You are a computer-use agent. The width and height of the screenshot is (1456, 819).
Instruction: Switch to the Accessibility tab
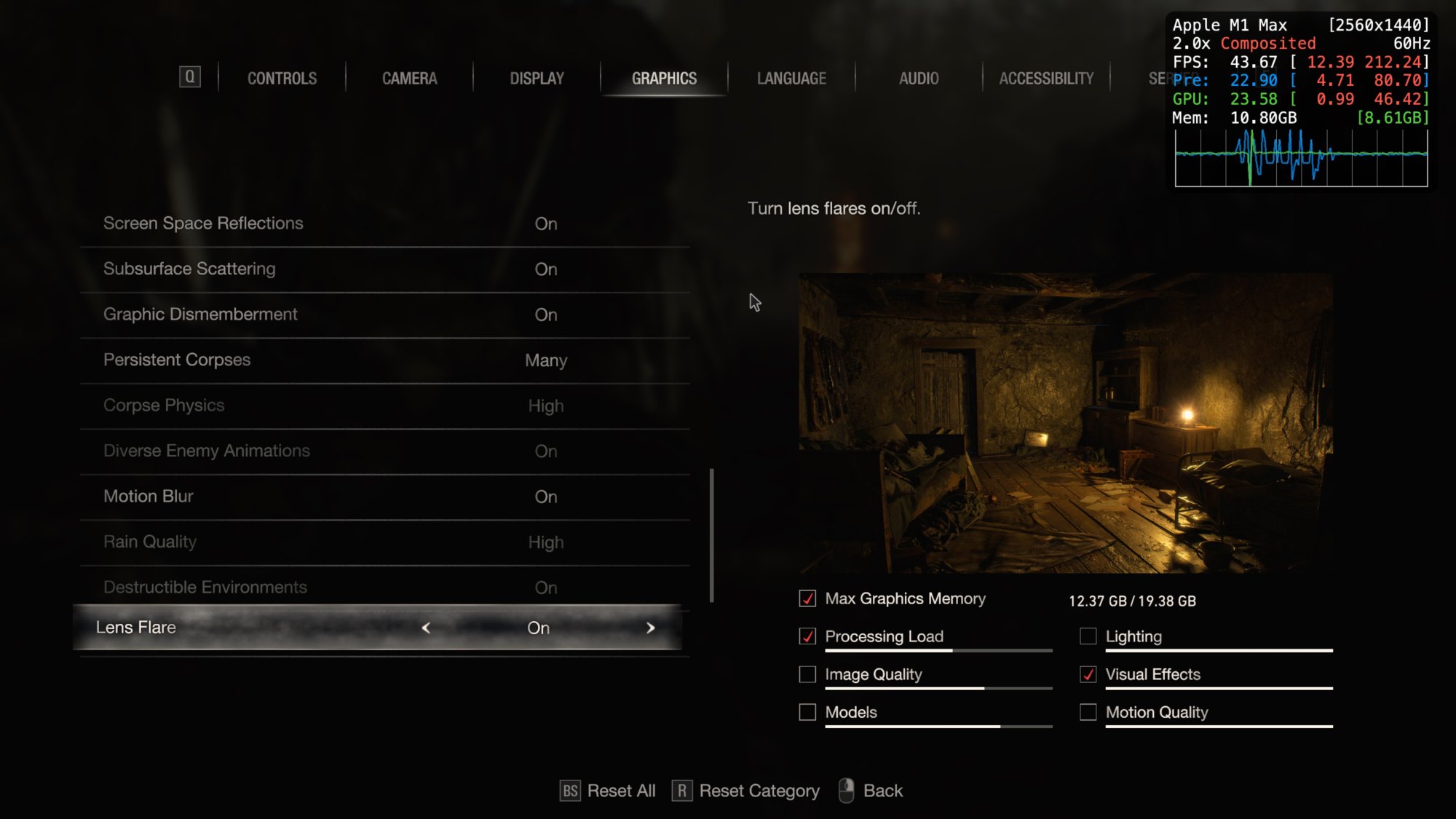[1046, 78]
